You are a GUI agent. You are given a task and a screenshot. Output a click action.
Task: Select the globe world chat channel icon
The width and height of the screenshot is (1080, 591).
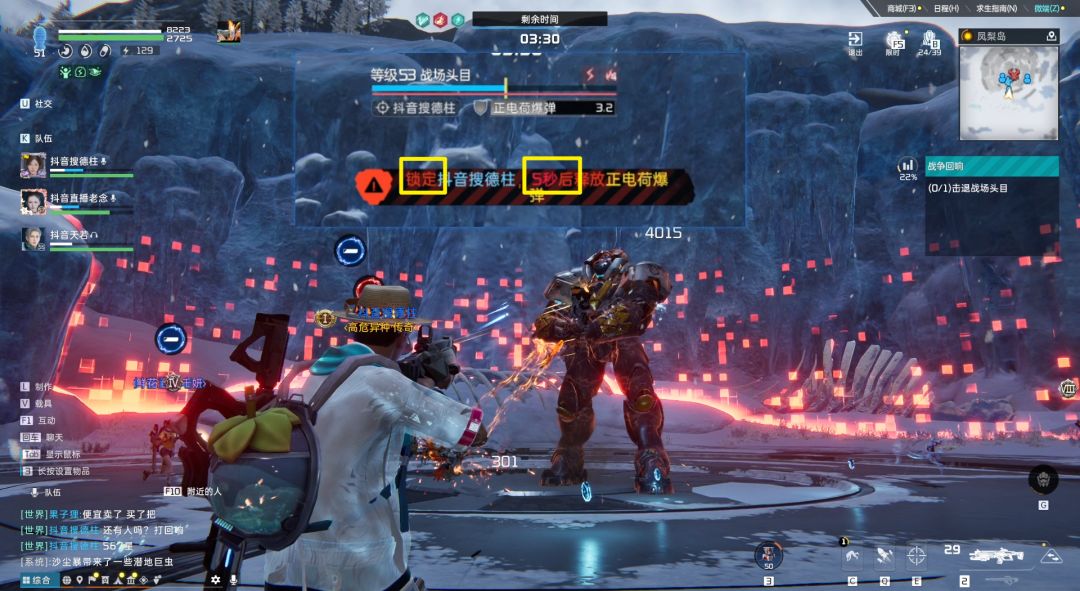pyautogui.click(x=67, y=579)
